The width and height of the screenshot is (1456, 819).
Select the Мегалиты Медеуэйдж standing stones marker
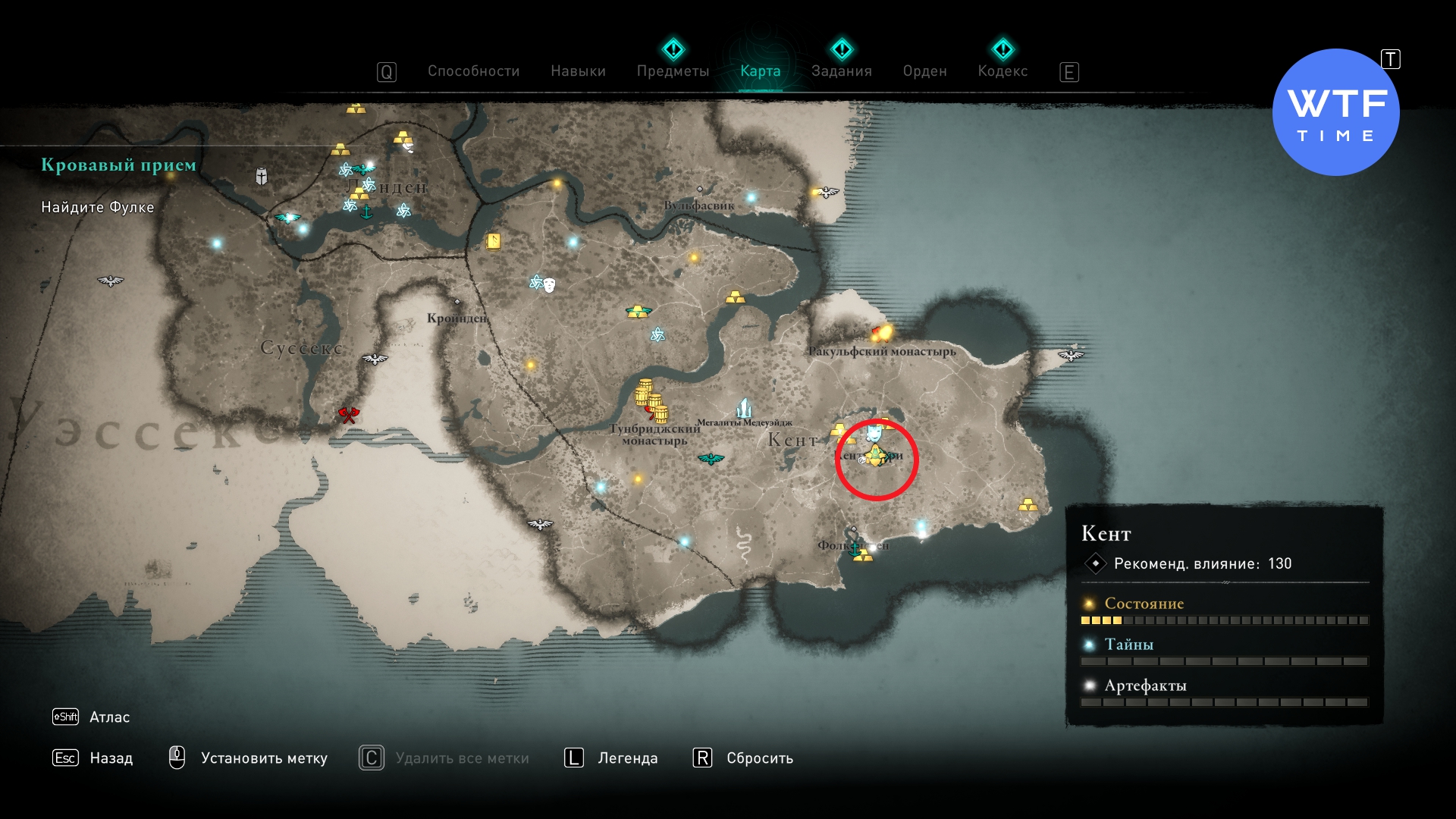click(744, 408)
